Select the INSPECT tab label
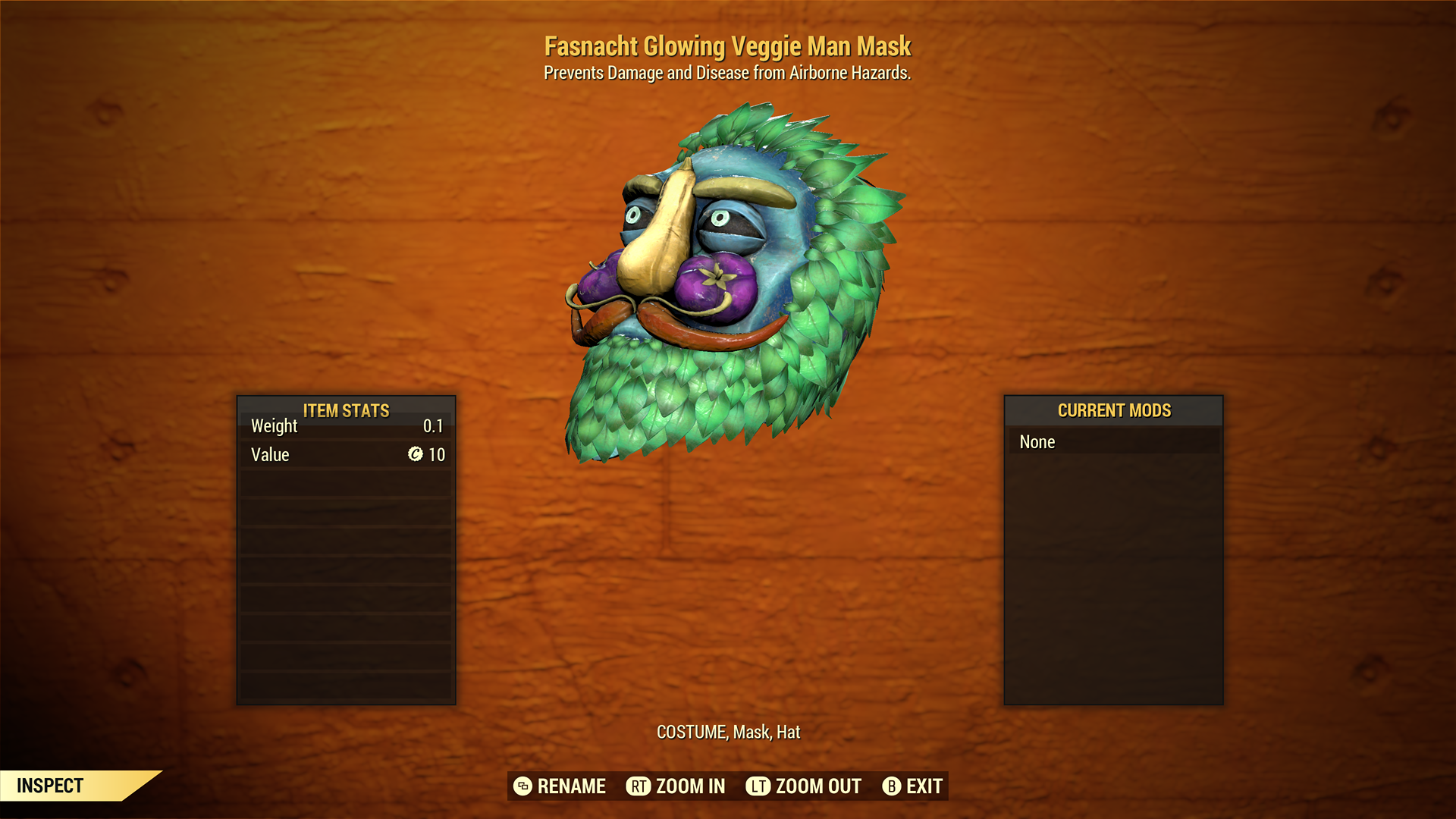 49,786
